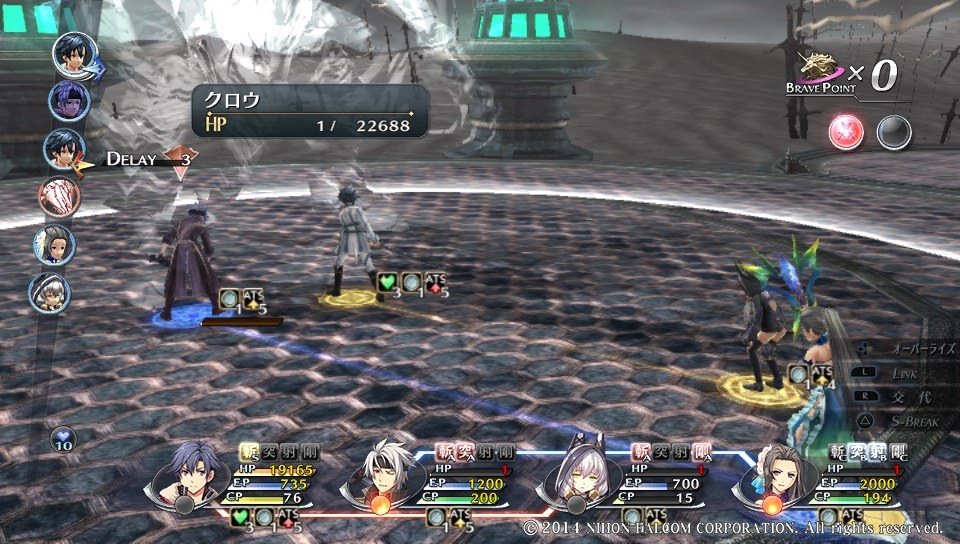The width and height of the screenshot is (960, 544).
Task: Choose the hooded silver-haired girl's party portrait
Action: tap(579, 474)
